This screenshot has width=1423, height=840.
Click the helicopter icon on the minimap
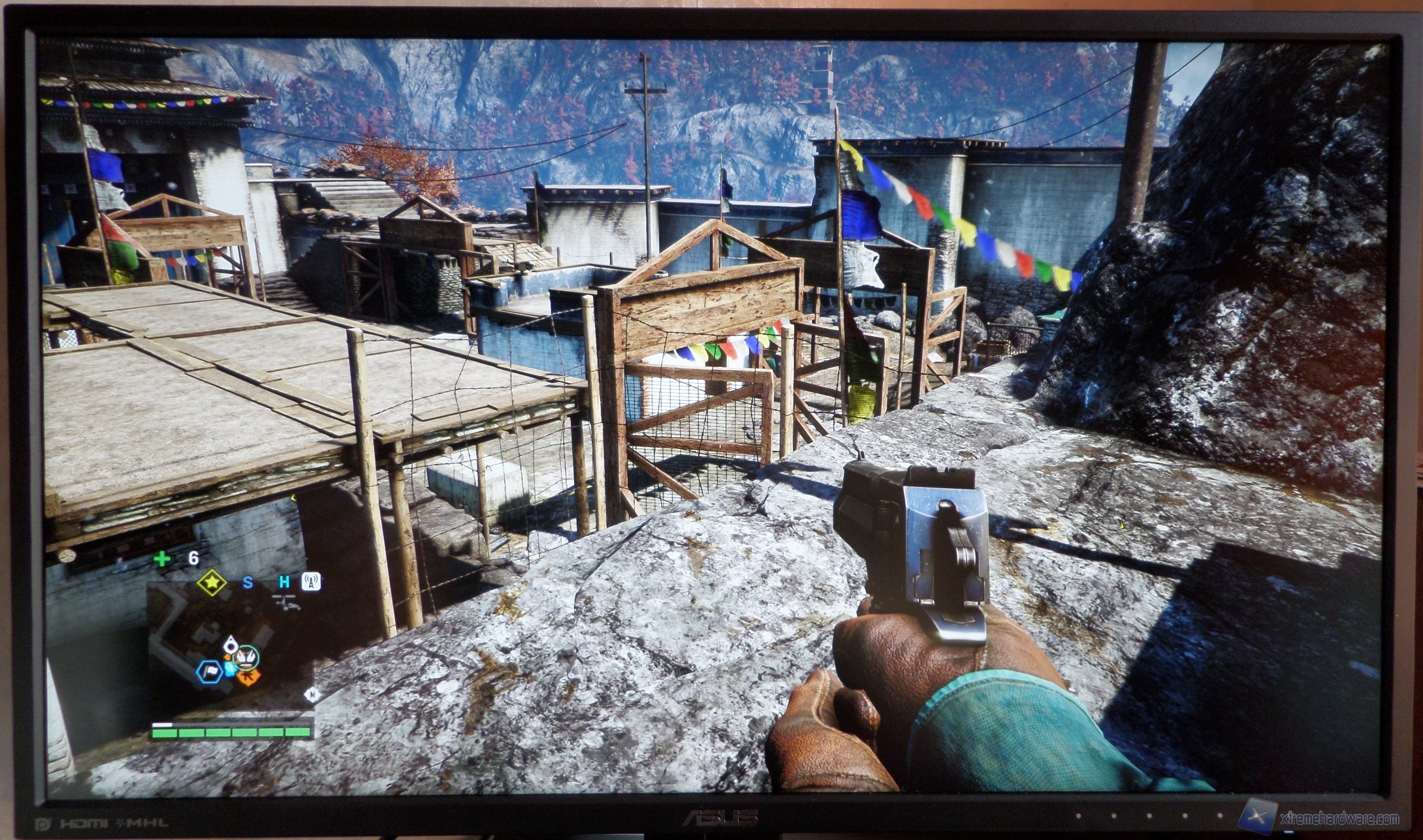pyautogui.click(x=286, y=602)
